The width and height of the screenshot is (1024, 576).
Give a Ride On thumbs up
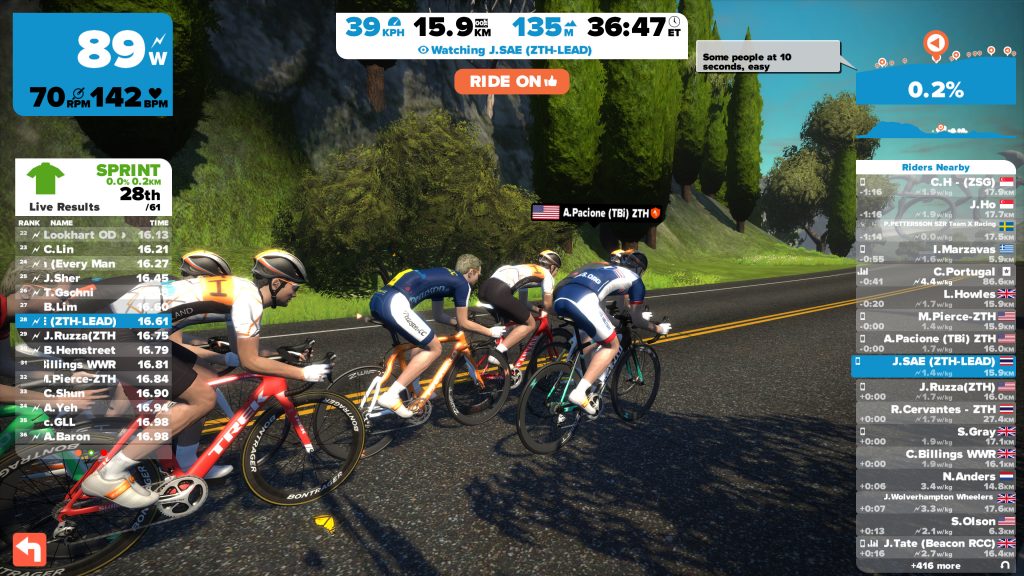click(511, 81)
